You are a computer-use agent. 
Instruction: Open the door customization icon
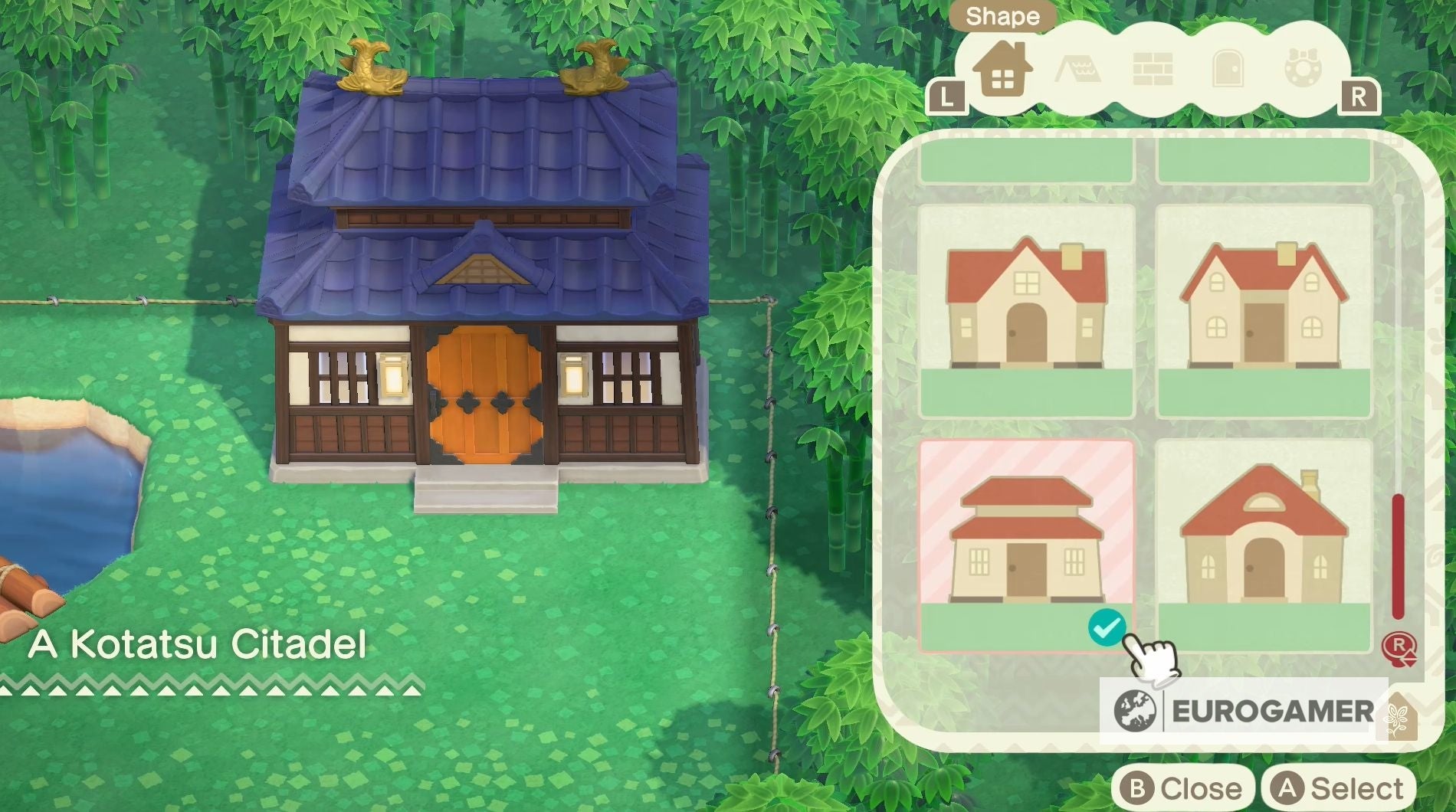(x=1227, y=69)
